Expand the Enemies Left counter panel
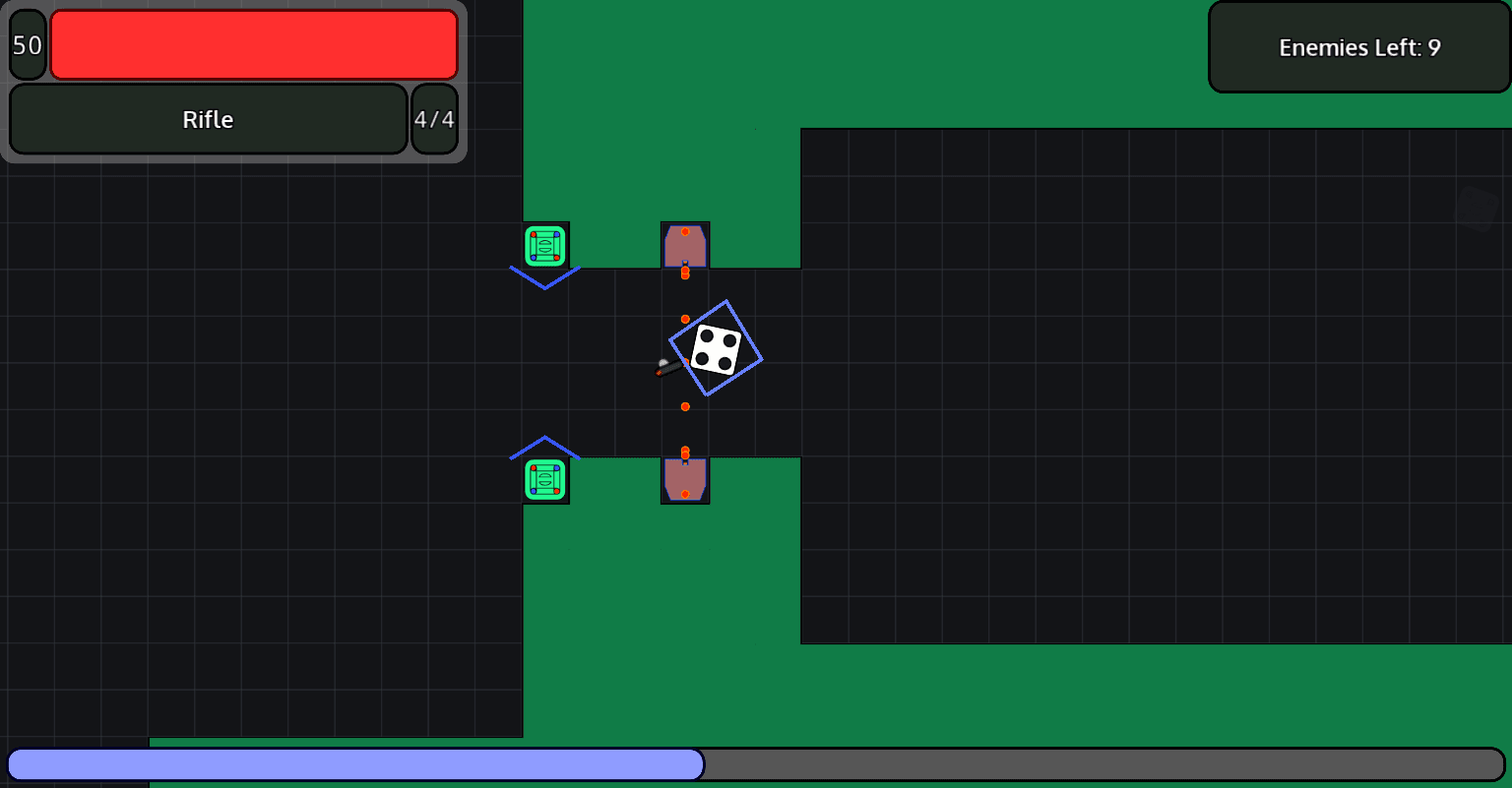This screenshot has height=788, width=1512. coord(1359,46)
